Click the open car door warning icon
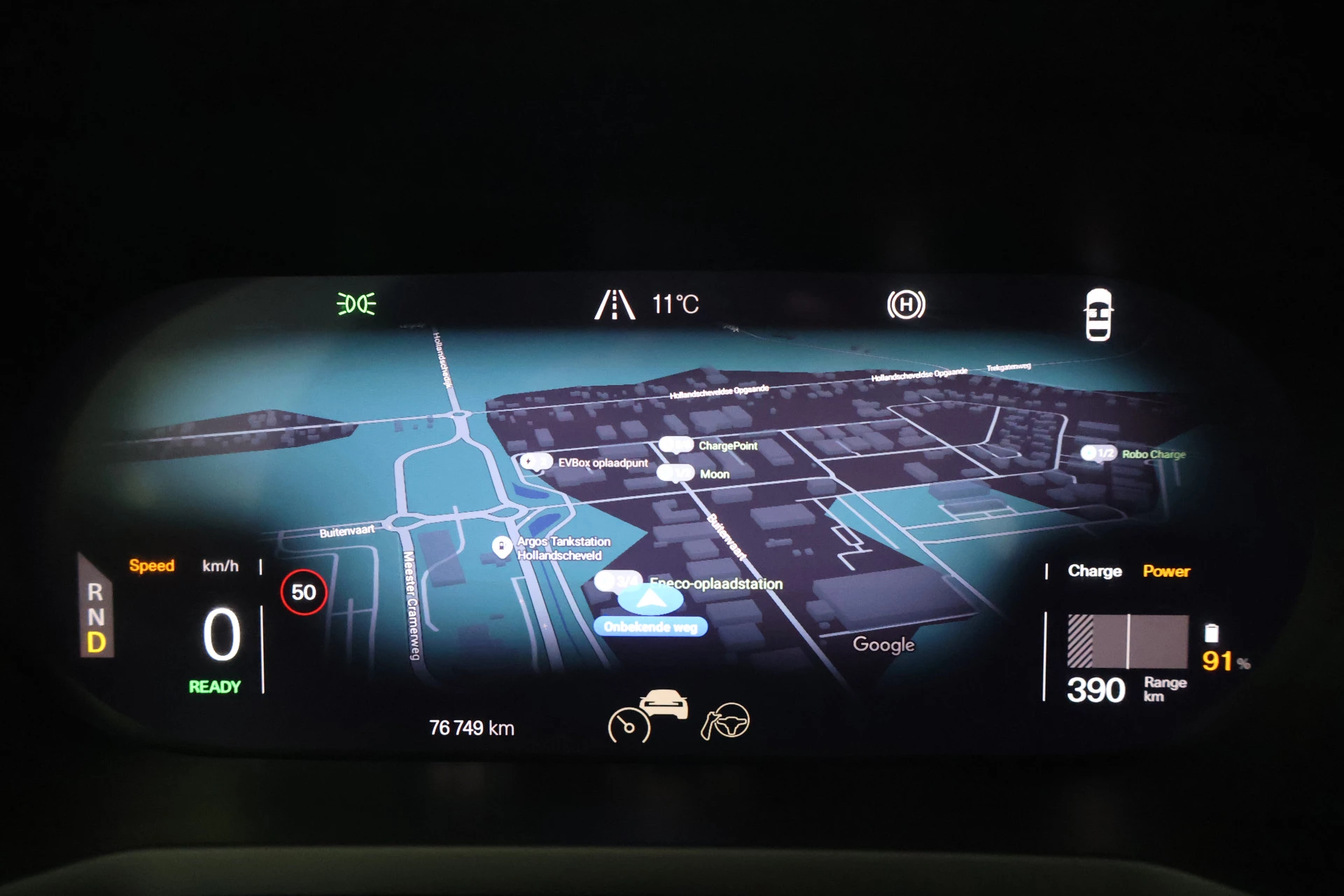1344x896 pixels. tap(1098, 314)
